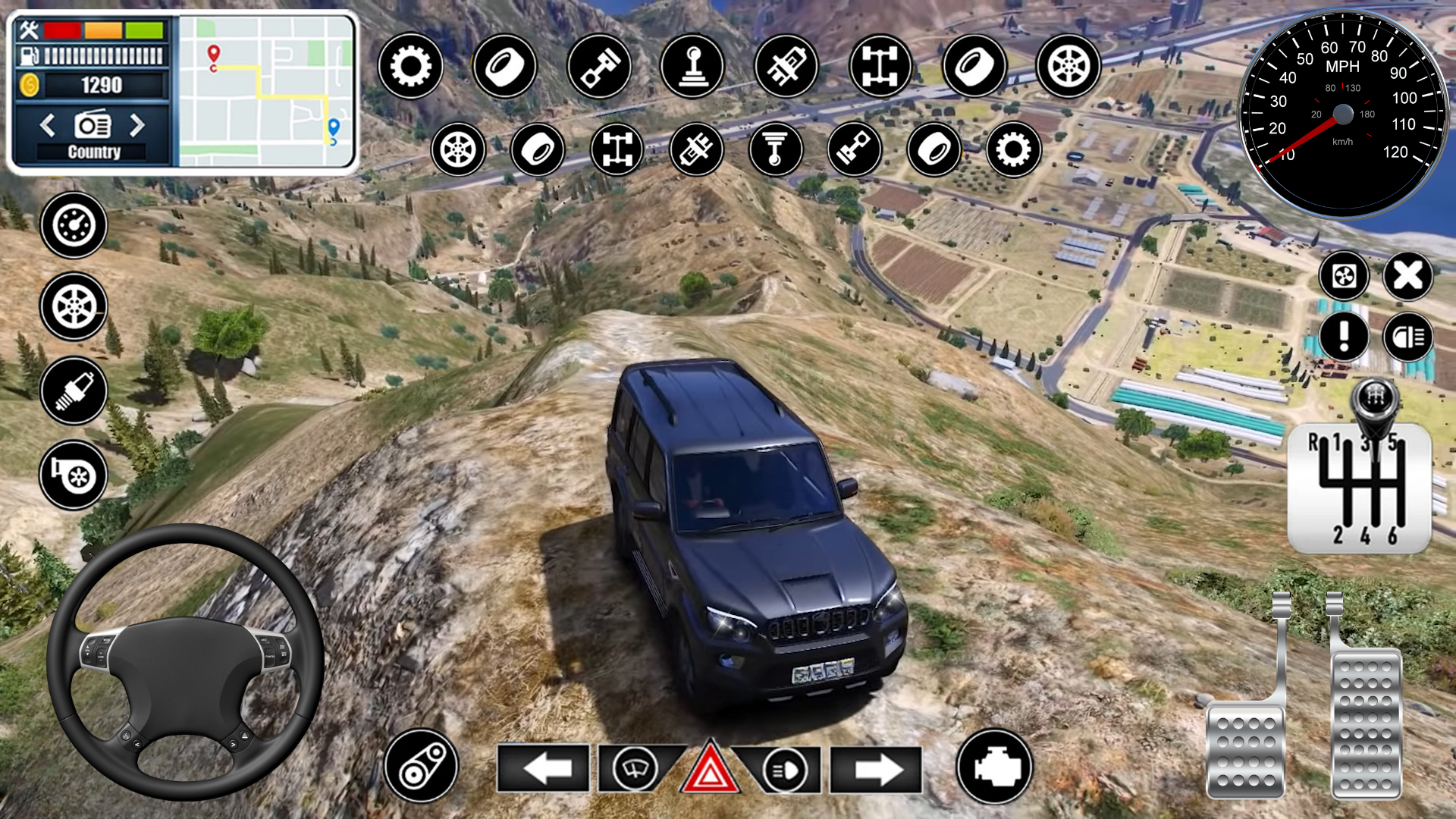1456x819 pixels.
Task: Select the alloy wheel upgrade icon
Action: click(x=1069, y=67)
